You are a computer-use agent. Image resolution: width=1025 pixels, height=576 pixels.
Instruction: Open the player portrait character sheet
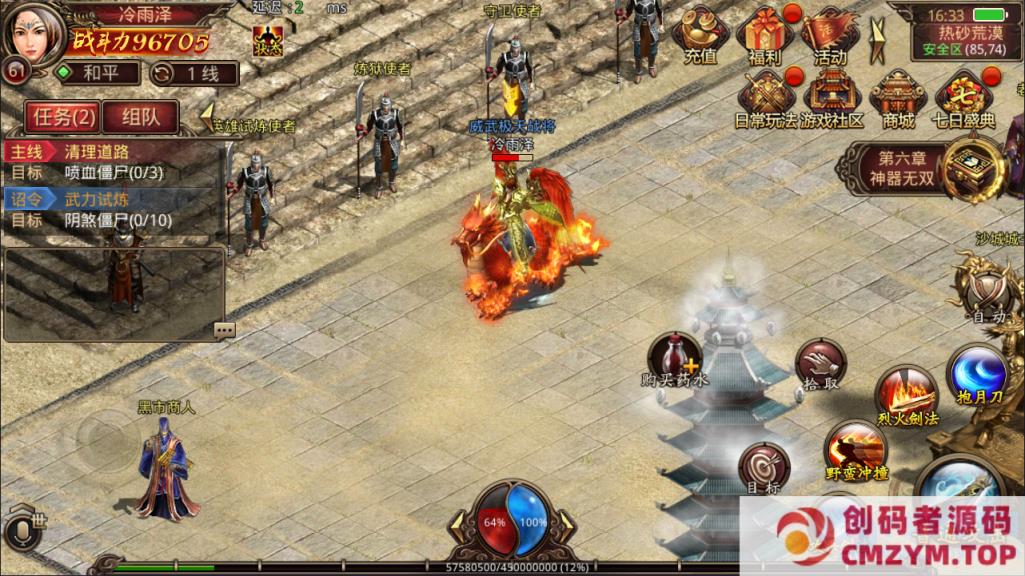[x=33, y=36]
